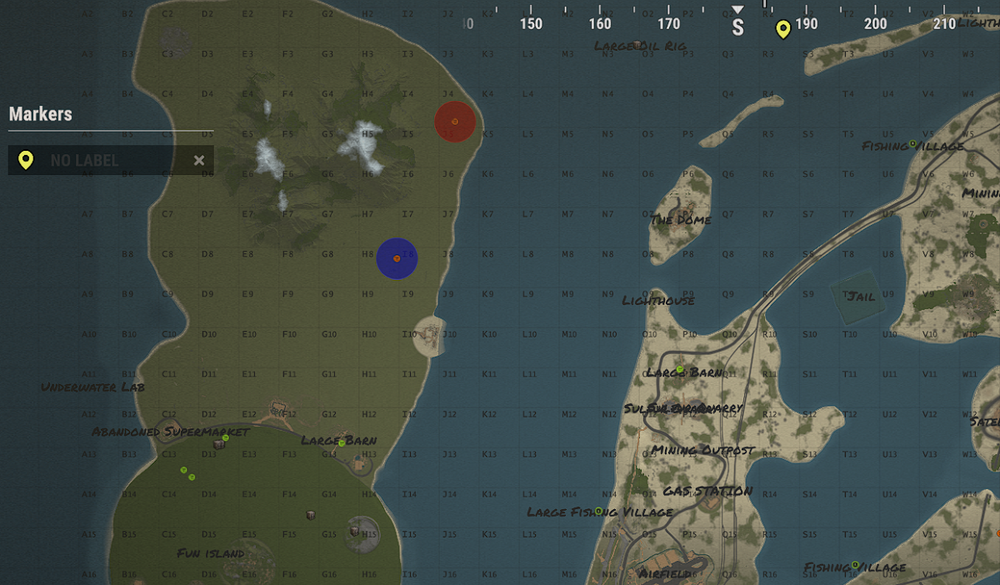Click the yellow pin icon in Markers list
The height and width of the screenshot is (585, 1000).
[26, 160]
